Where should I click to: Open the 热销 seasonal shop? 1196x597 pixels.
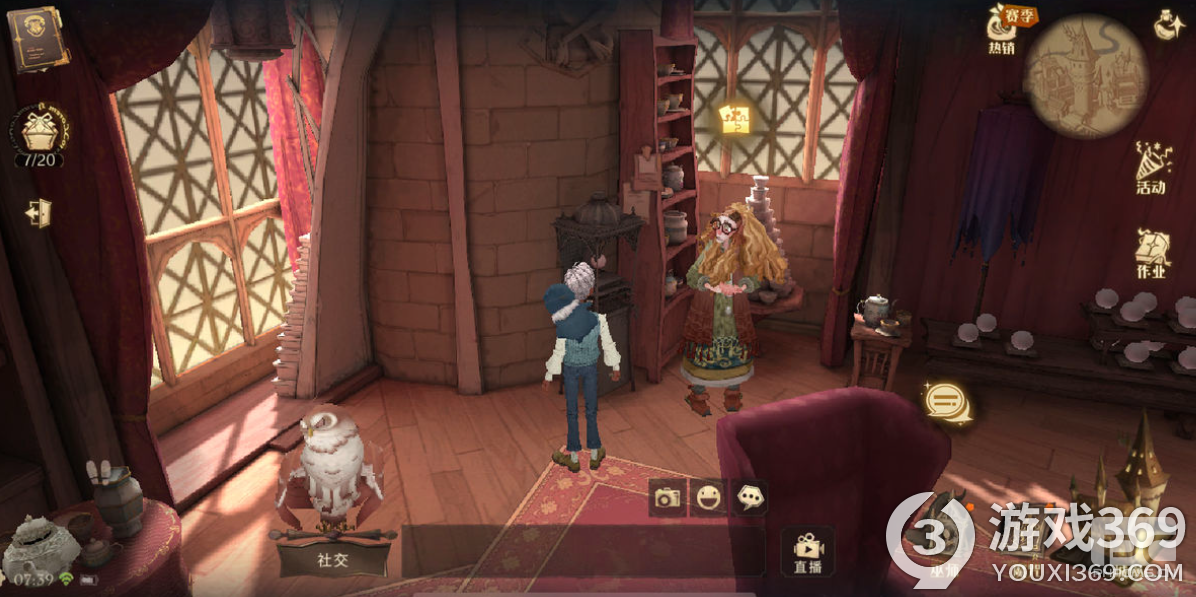point(1003,30)
